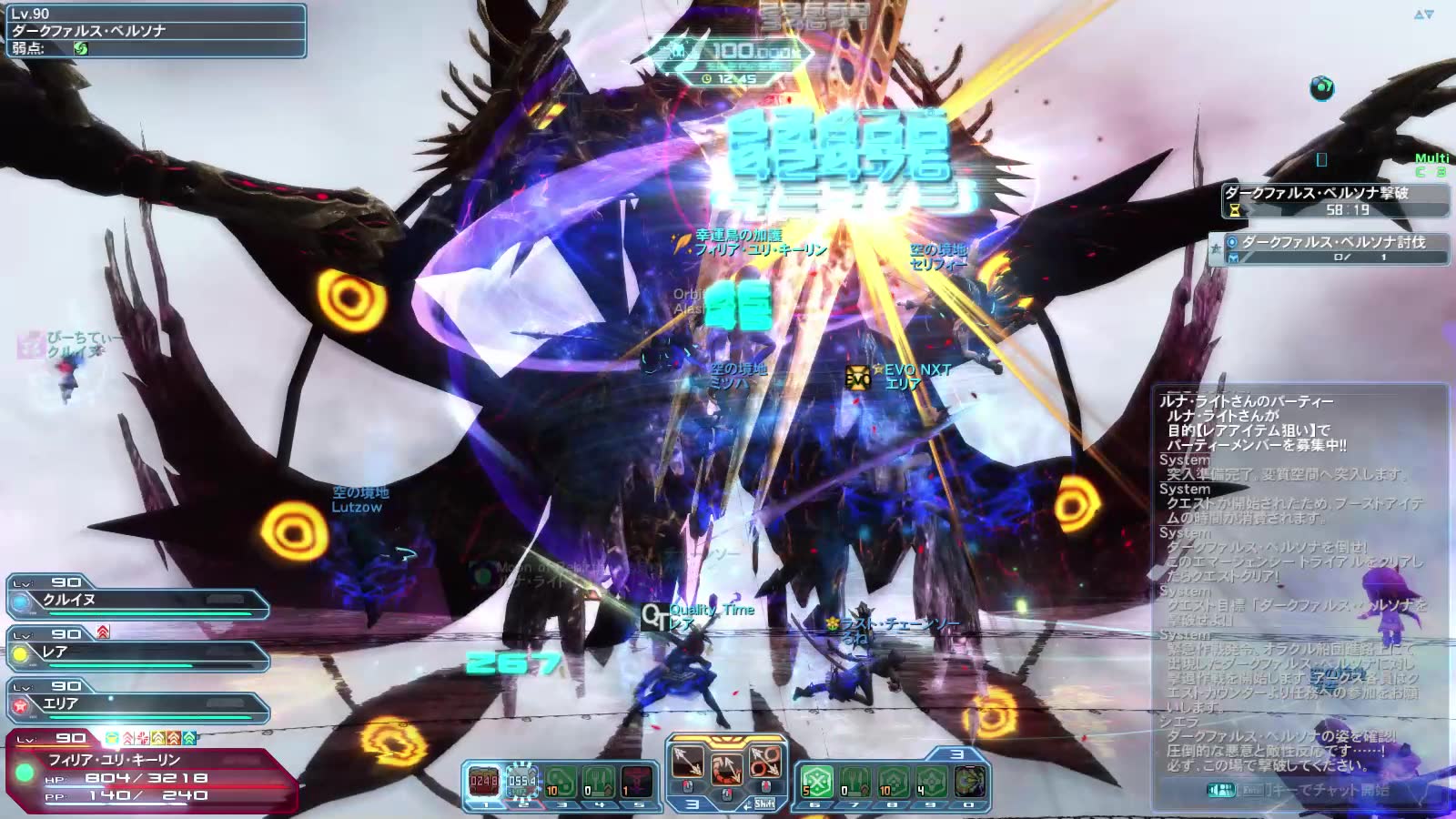Screen dimensions: 1456x819
Task: Click the chat input bar to start chatting
Action: pos(1301,790)
